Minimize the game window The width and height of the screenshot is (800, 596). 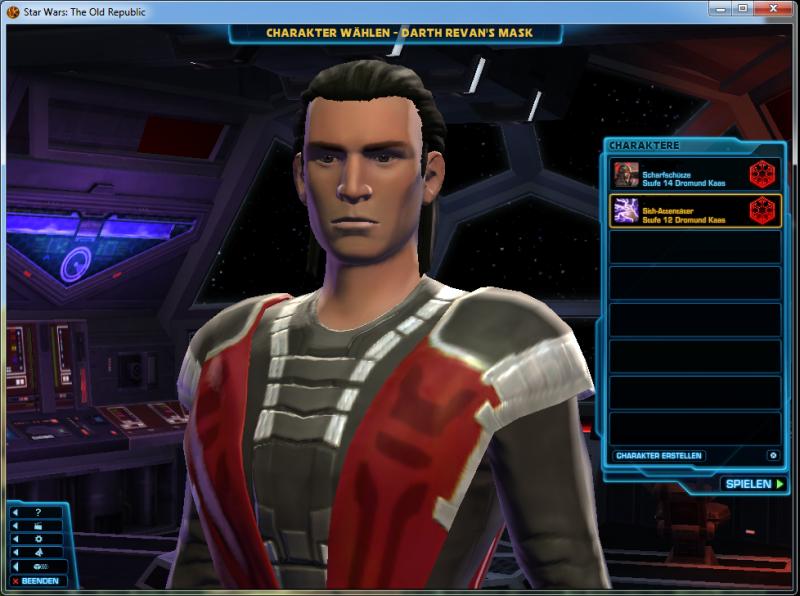[722, 9]
